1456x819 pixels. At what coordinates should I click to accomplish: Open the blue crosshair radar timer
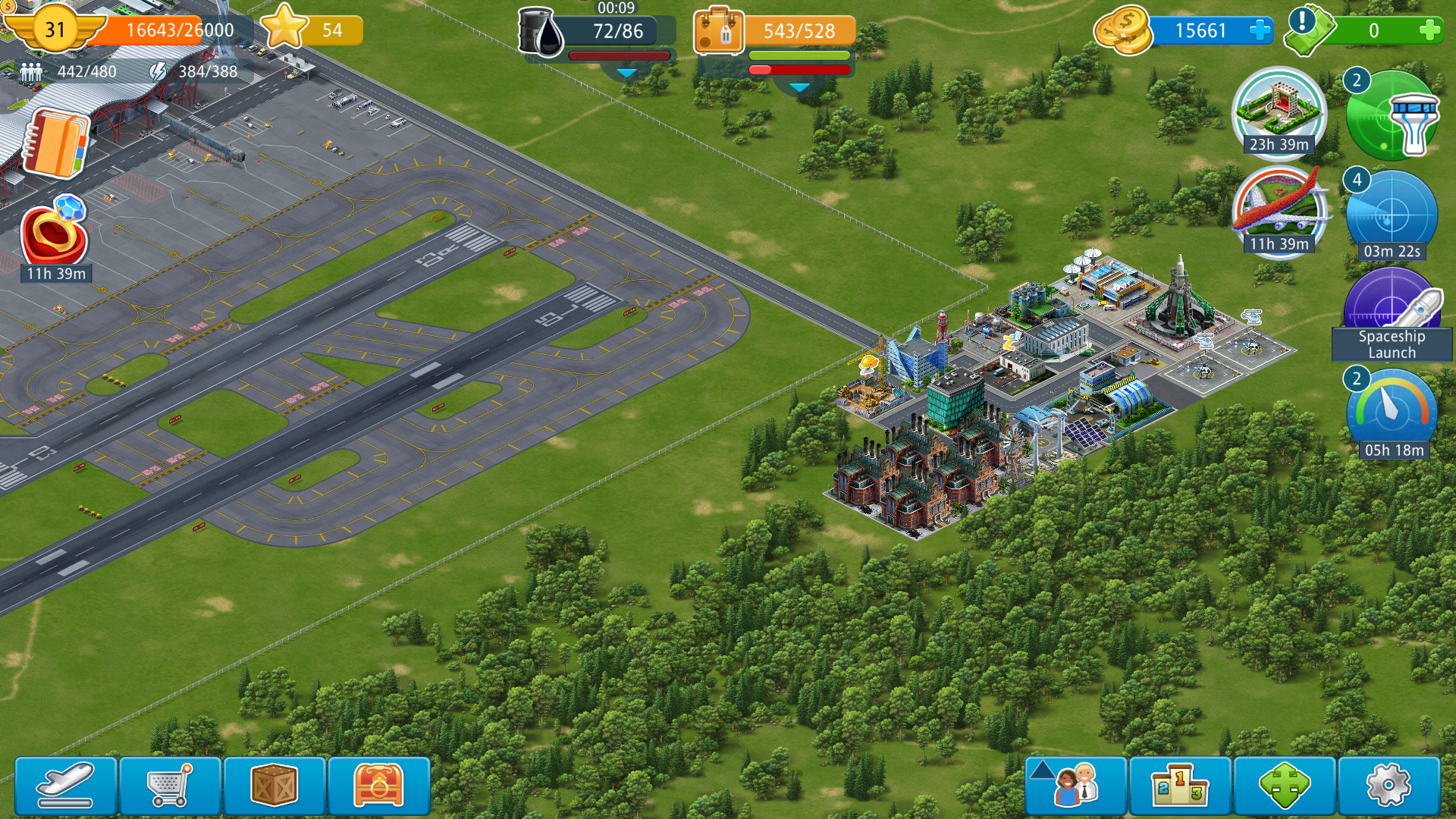[1392, 215]
